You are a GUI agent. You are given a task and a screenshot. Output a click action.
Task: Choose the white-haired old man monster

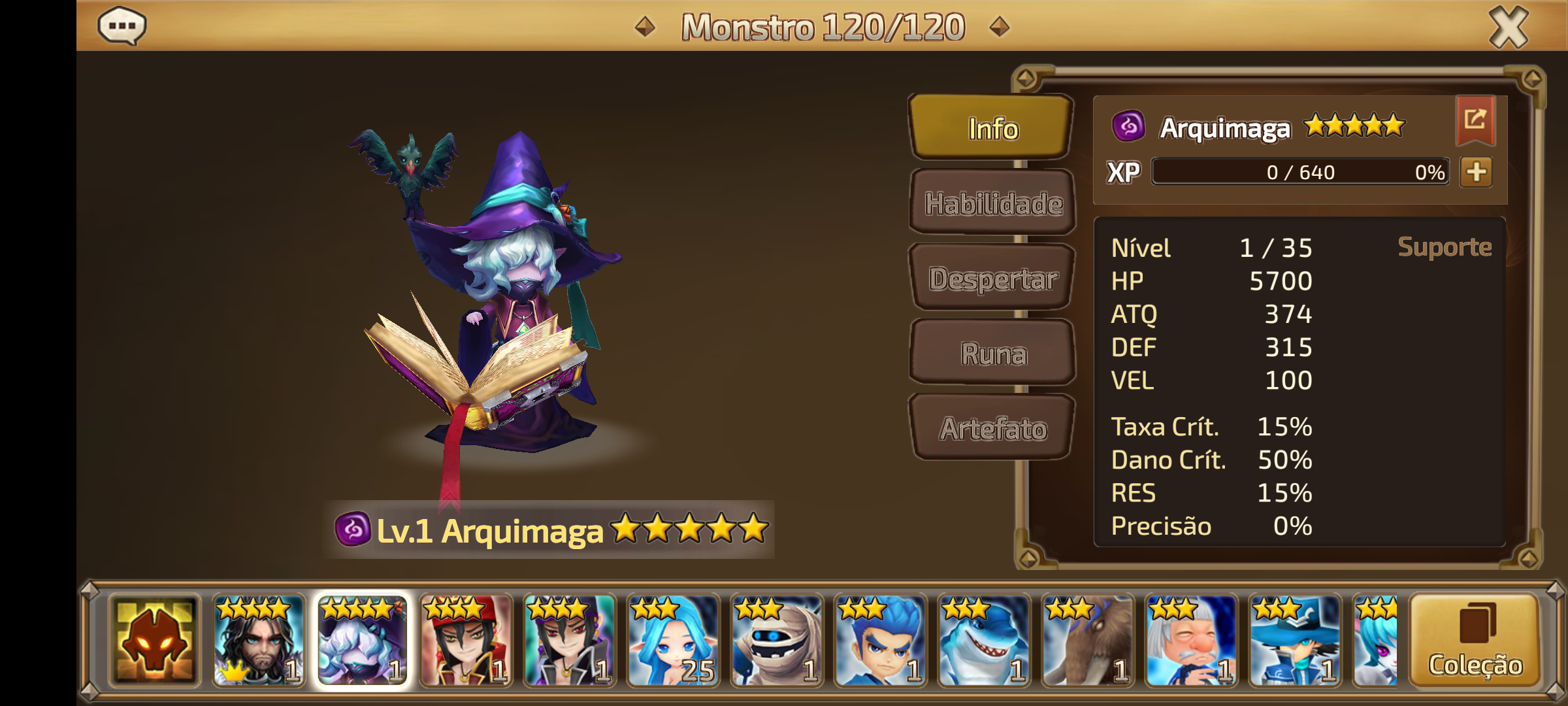click(x=1191, y=641)
